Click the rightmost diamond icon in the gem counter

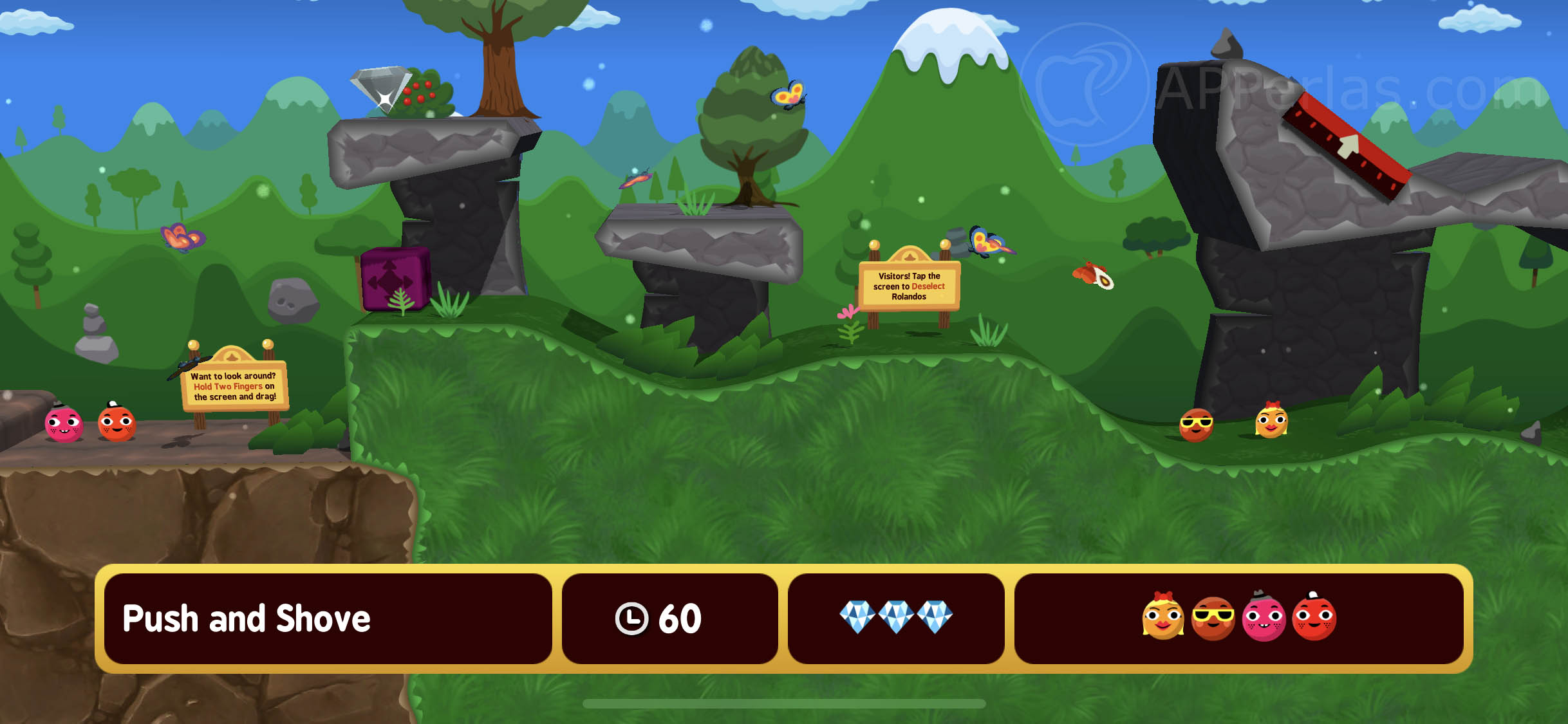click(x=937, y=615)
